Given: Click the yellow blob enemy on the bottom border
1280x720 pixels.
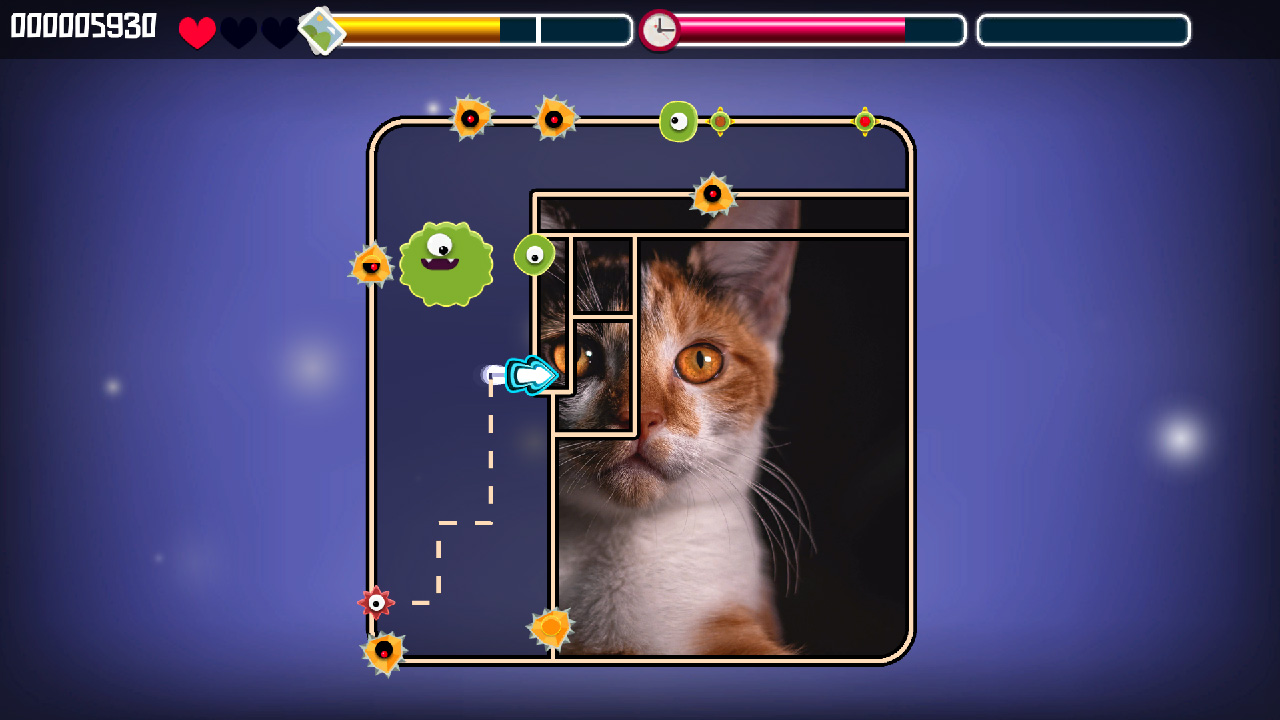Looking at the screenshot, I should click(x=549, y=626).
